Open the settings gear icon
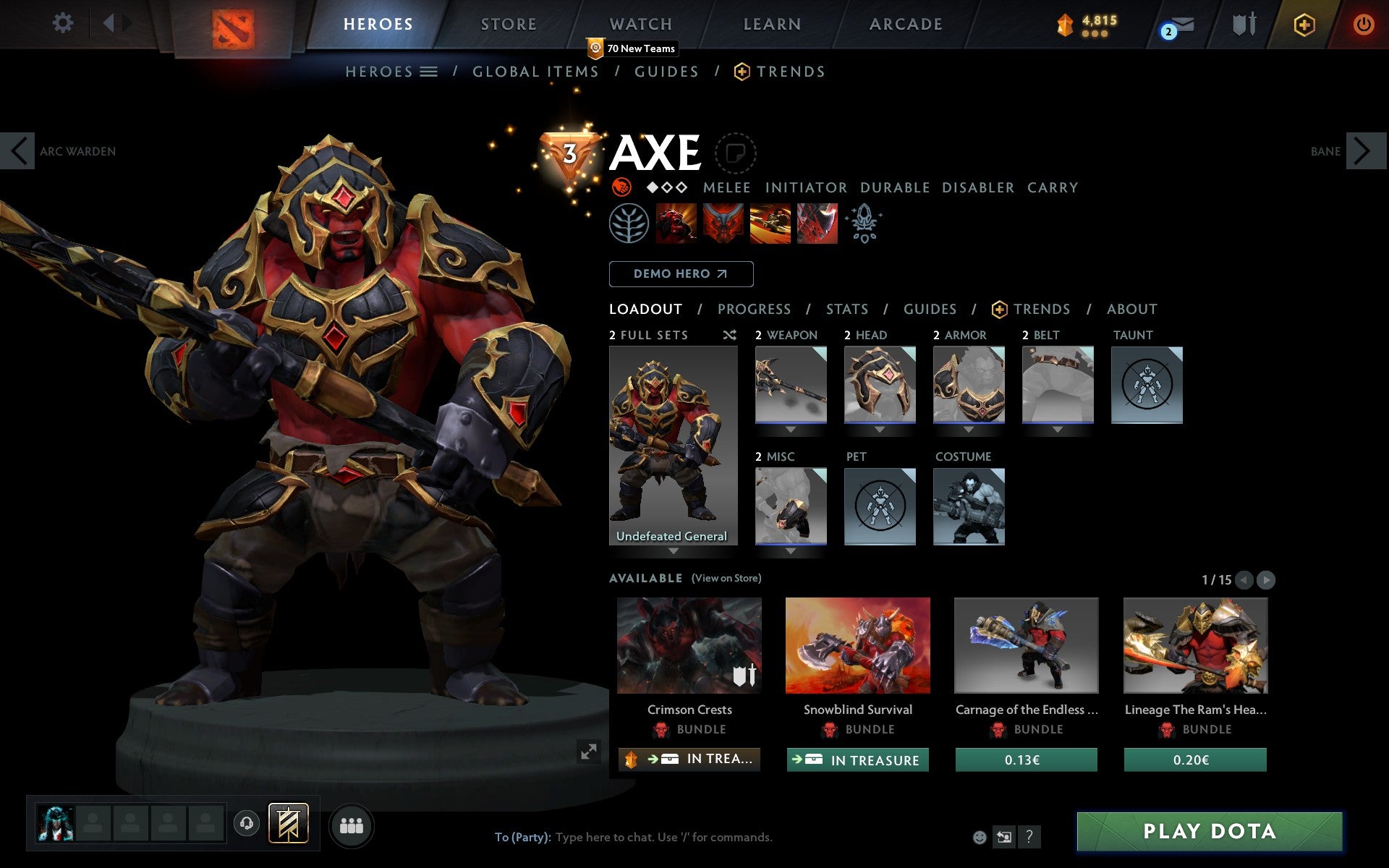This screenshot has height=868, width=1389. pyautogui.click(x=64, y=23)
